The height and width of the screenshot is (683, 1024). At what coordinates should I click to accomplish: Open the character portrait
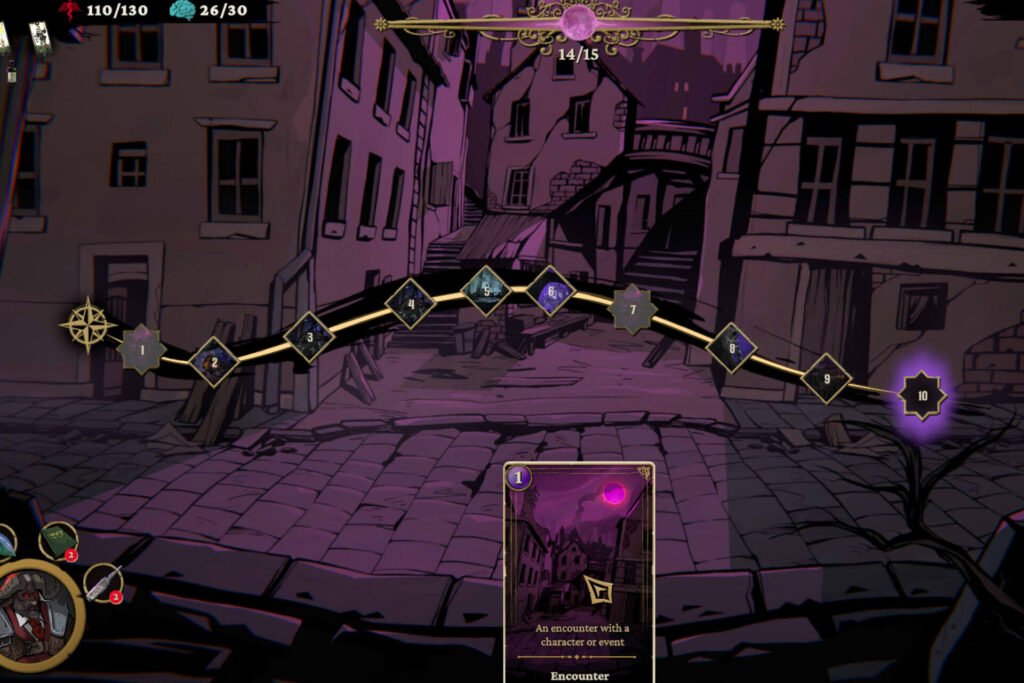(38, 613)
